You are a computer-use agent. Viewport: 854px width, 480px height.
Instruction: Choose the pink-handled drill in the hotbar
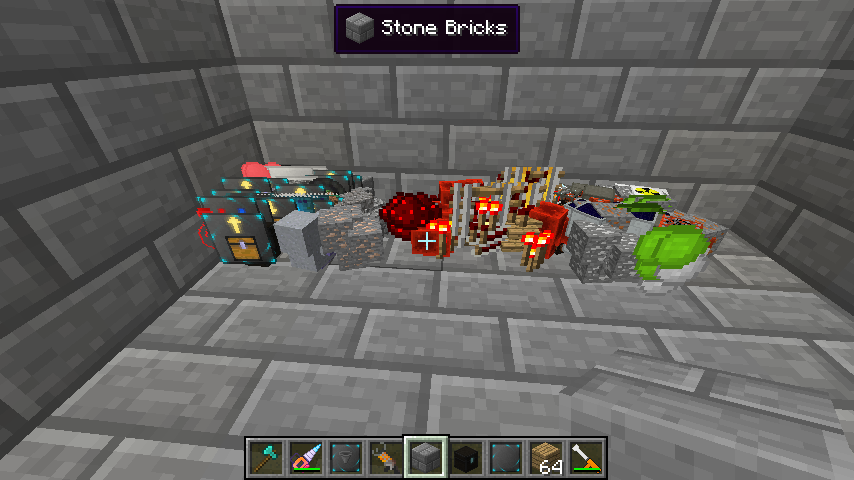[x=306, y=457]
